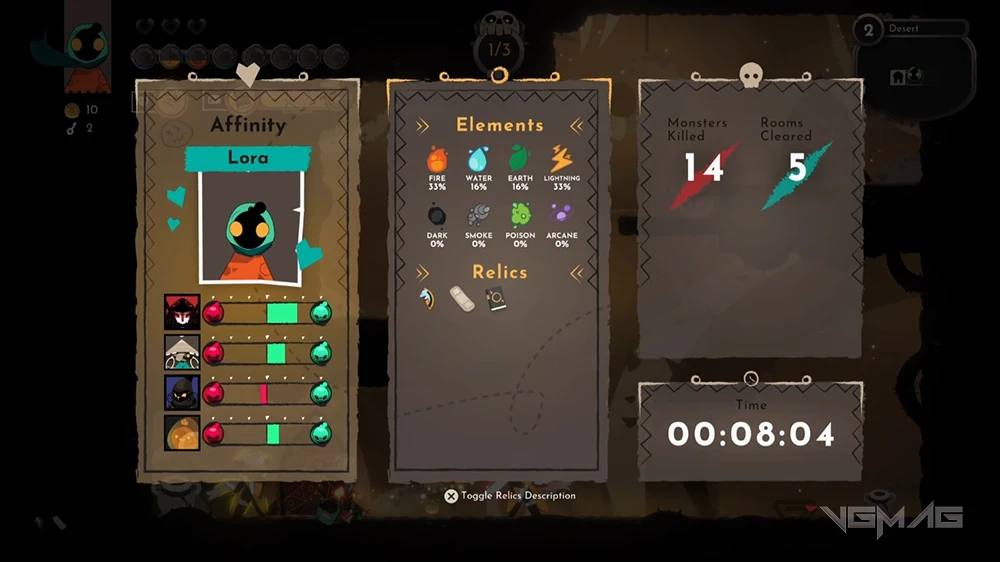Select the Water element droplet
The width and height of the screenshot is (1000, 562).
coord(479,159)
